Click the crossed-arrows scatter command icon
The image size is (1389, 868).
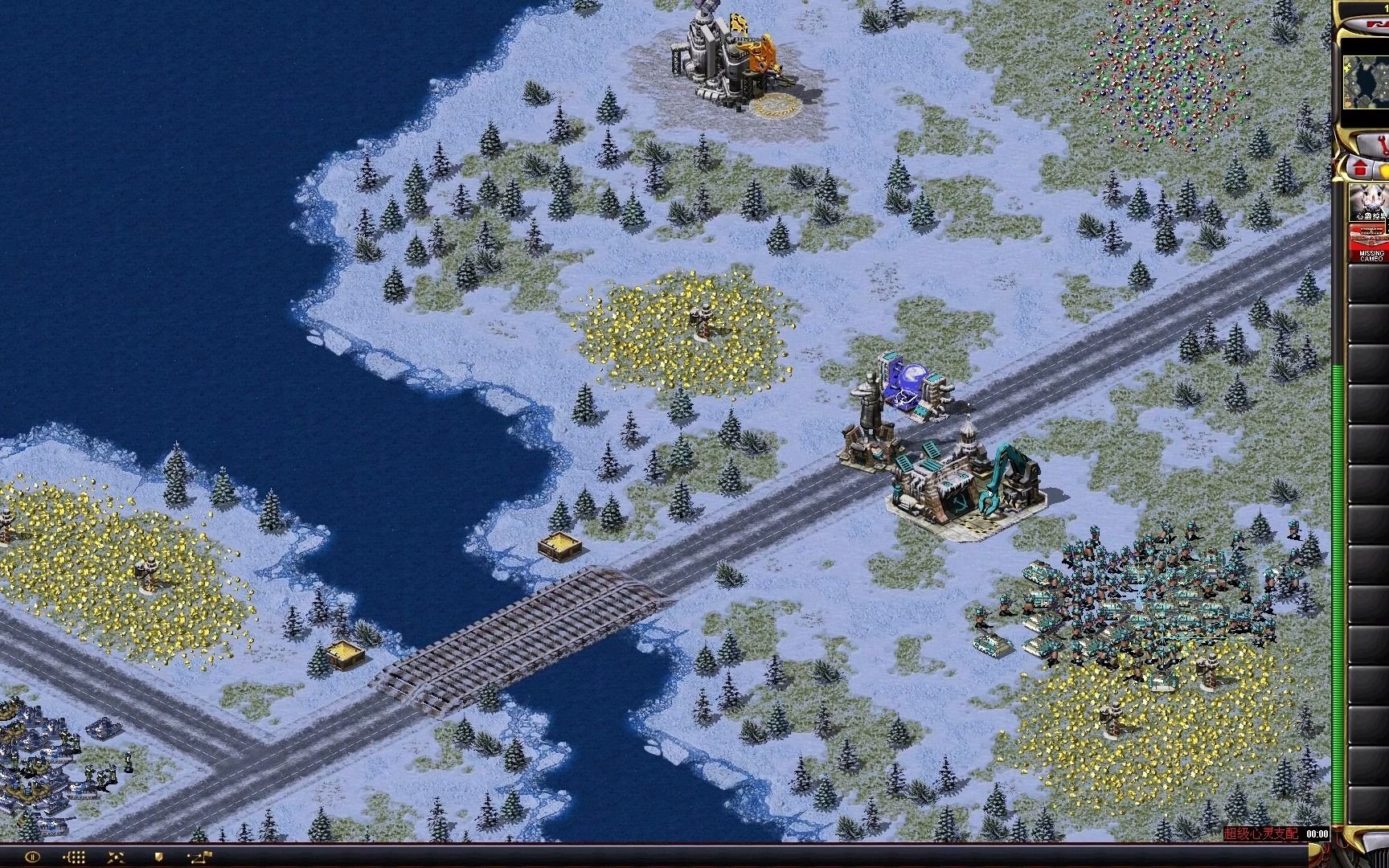115,857
